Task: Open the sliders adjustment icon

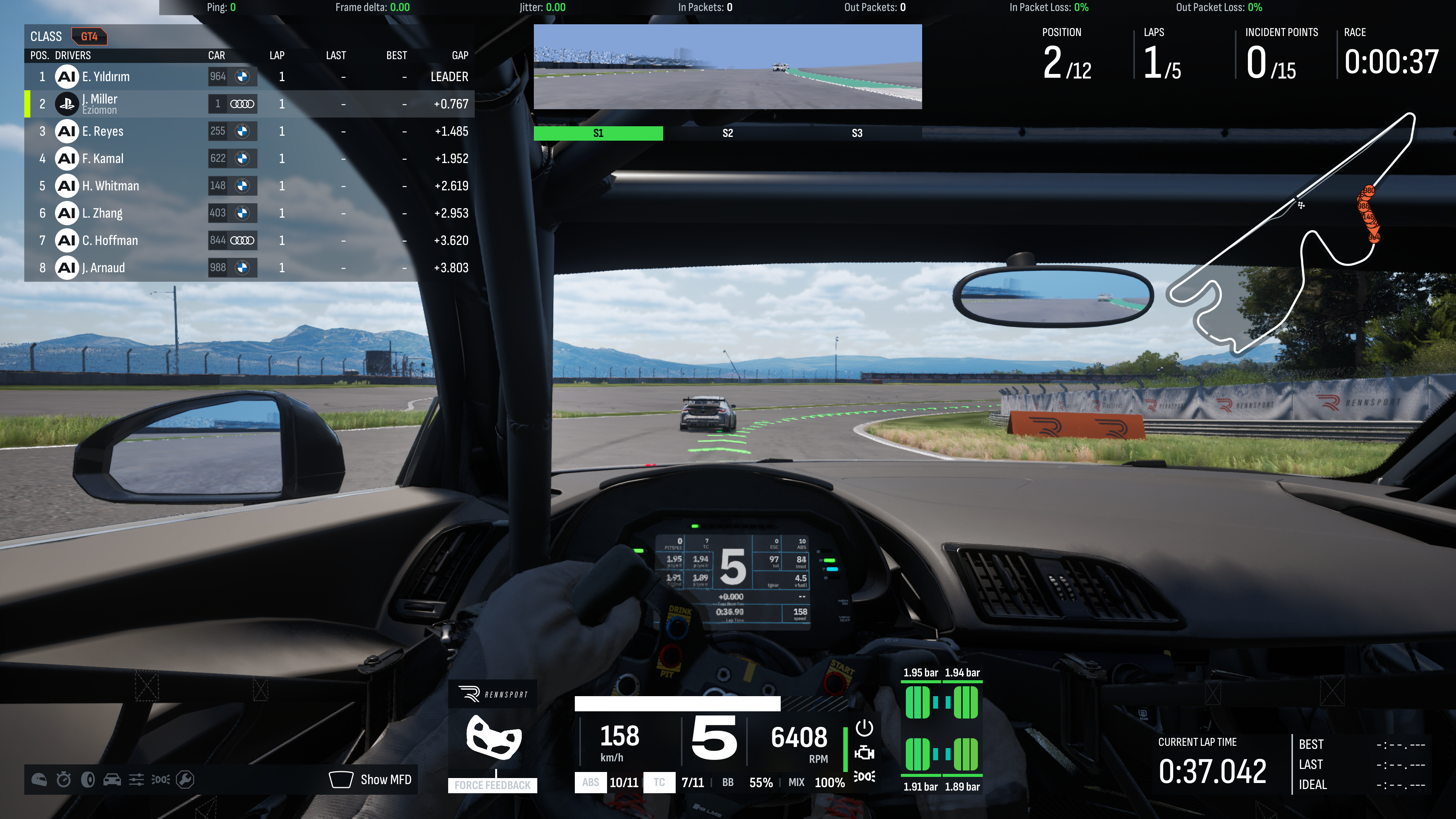Action: (x=136, y=780)
